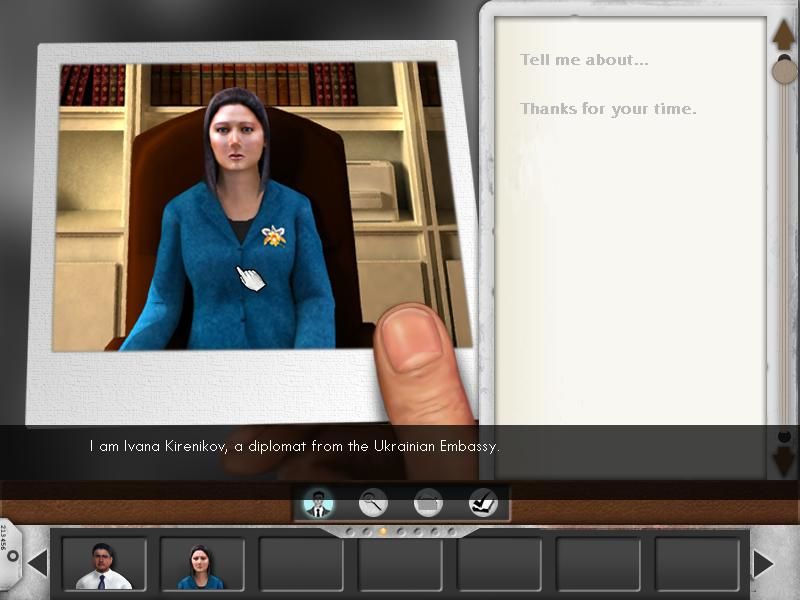Click the right arrow of the portrait tray
The image size is (800, 600).
click(x=763, y=564)
